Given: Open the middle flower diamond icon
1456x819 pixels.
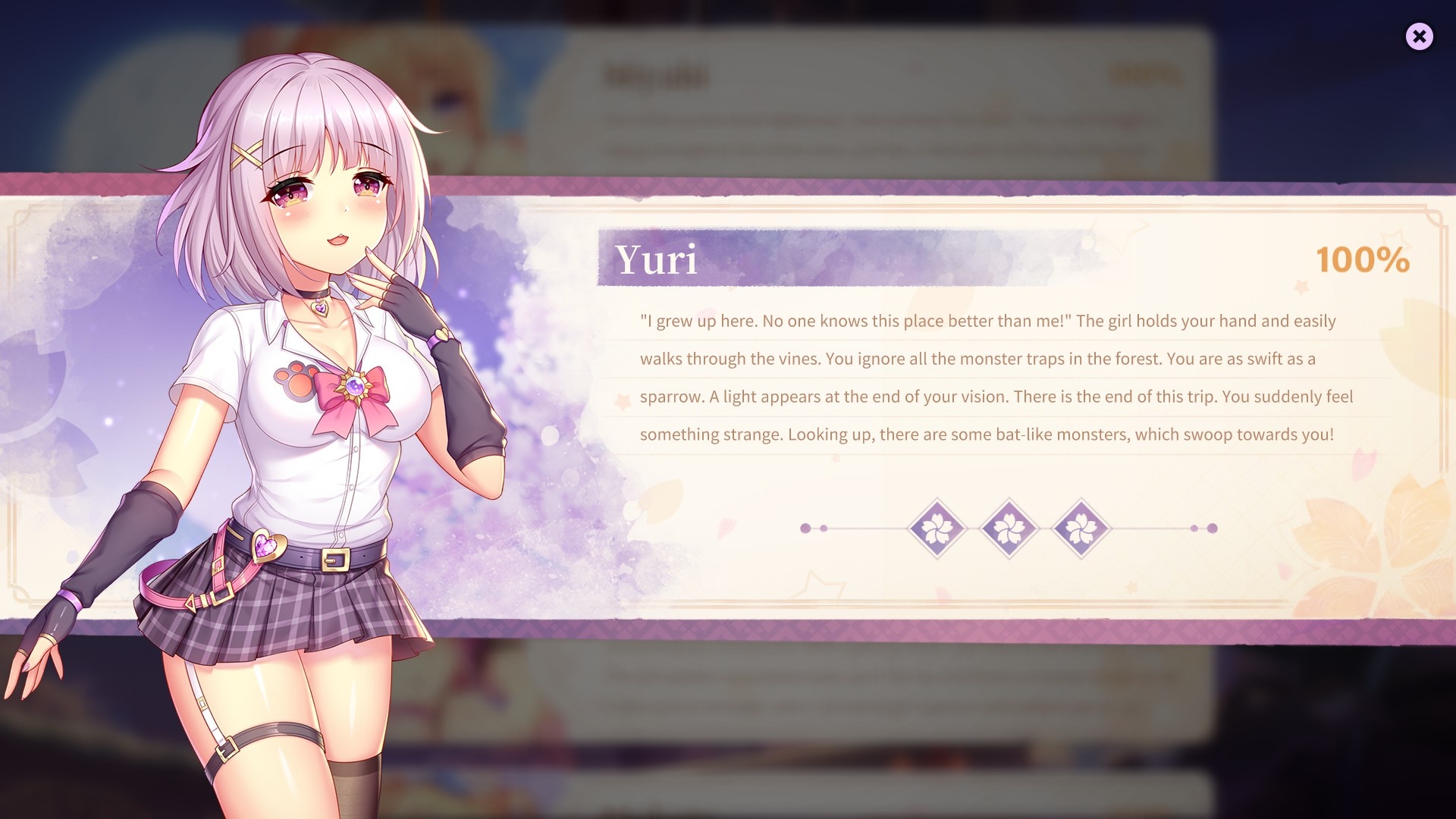Looking at the screenshot, I should click(x=1009, y=529).
